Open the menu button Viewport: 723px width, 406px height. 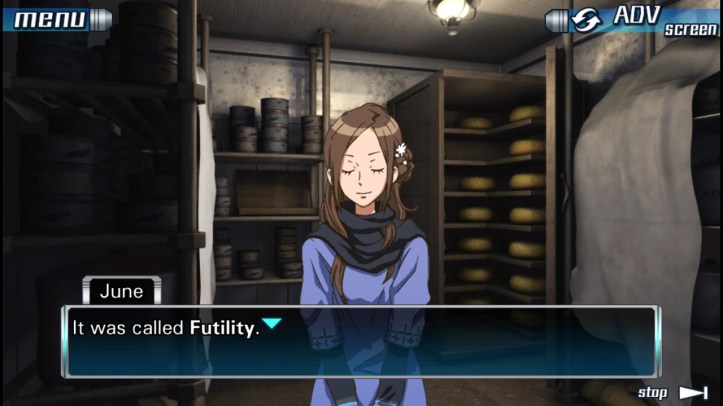[56, 18]
